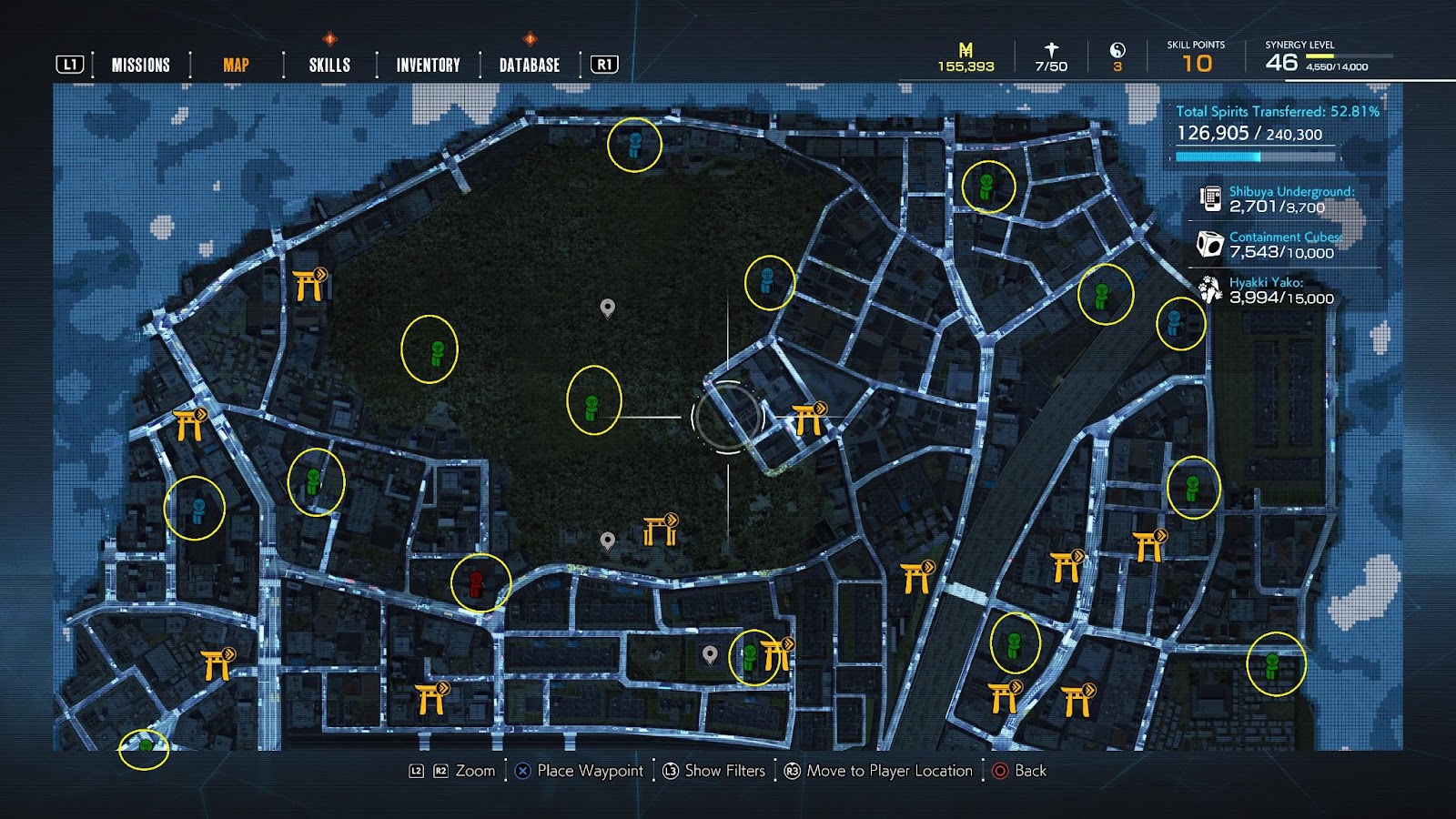
Task: Select the red Jizo statue marker
Action: [x=476, y=583]
